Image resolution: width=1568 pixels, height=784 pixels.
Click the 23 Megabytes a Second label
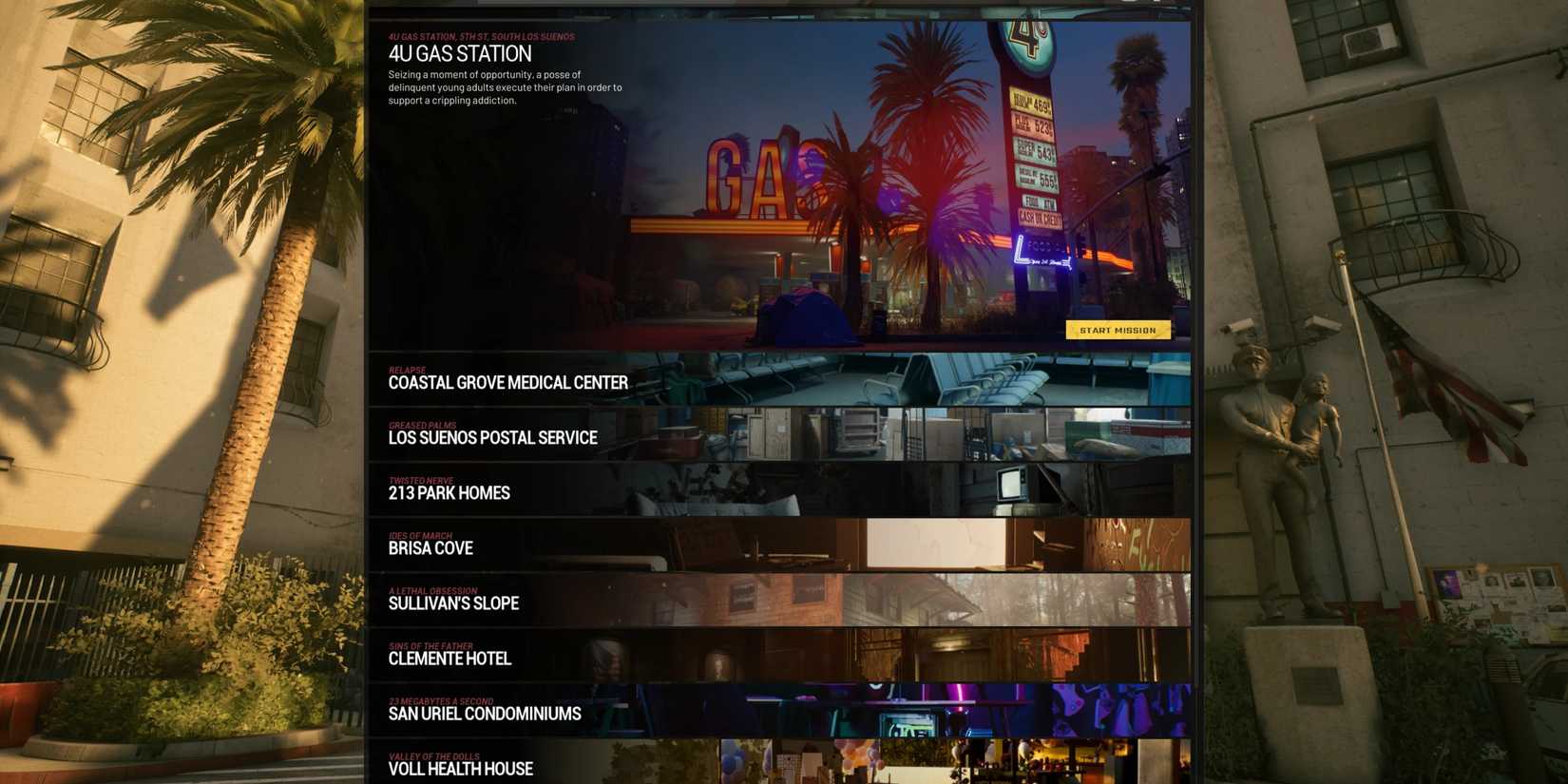pyautogui.click(x=442, y=701)
